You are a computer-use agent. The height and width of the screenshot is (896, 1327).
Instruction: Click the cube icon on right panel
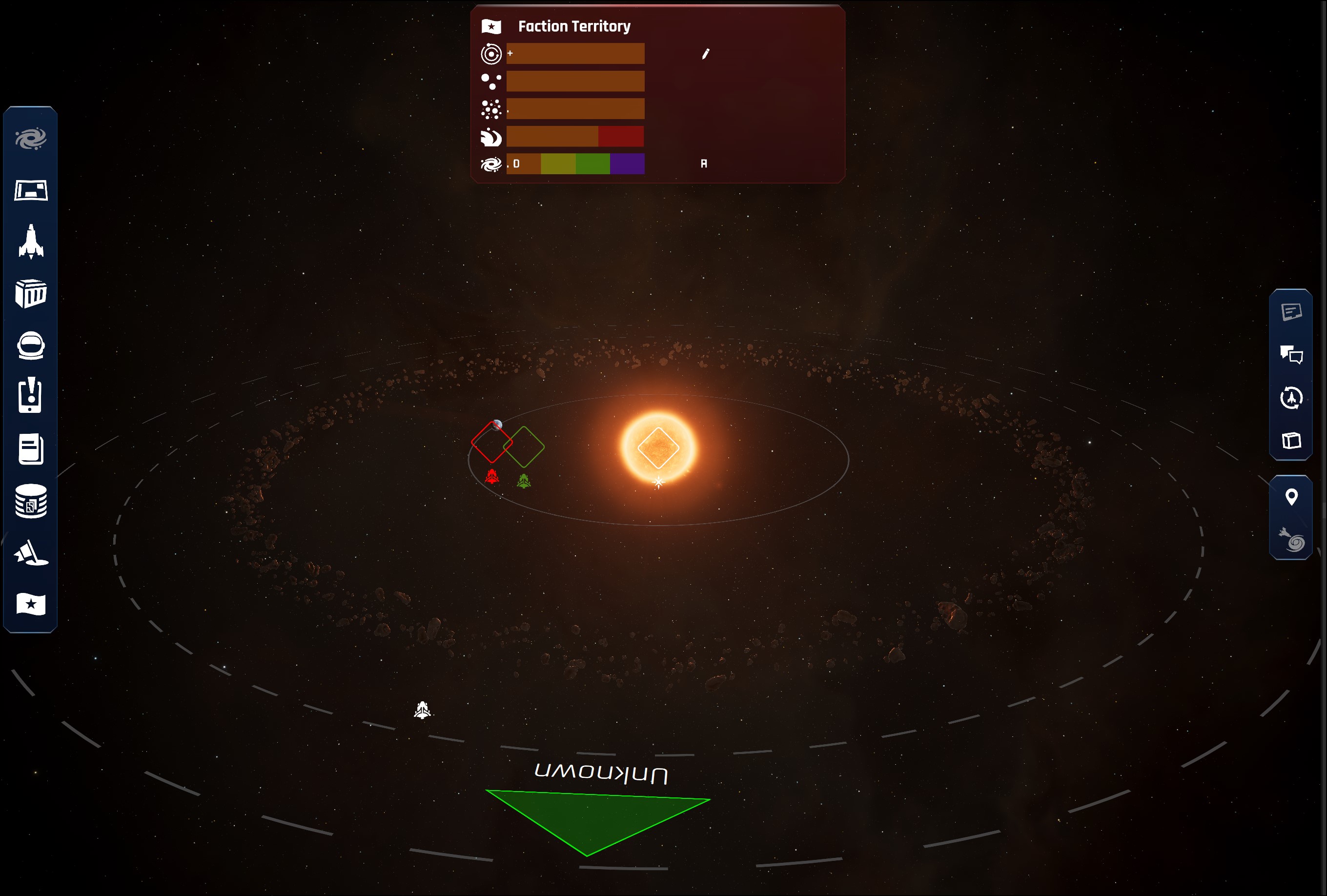coord(1291,441)
